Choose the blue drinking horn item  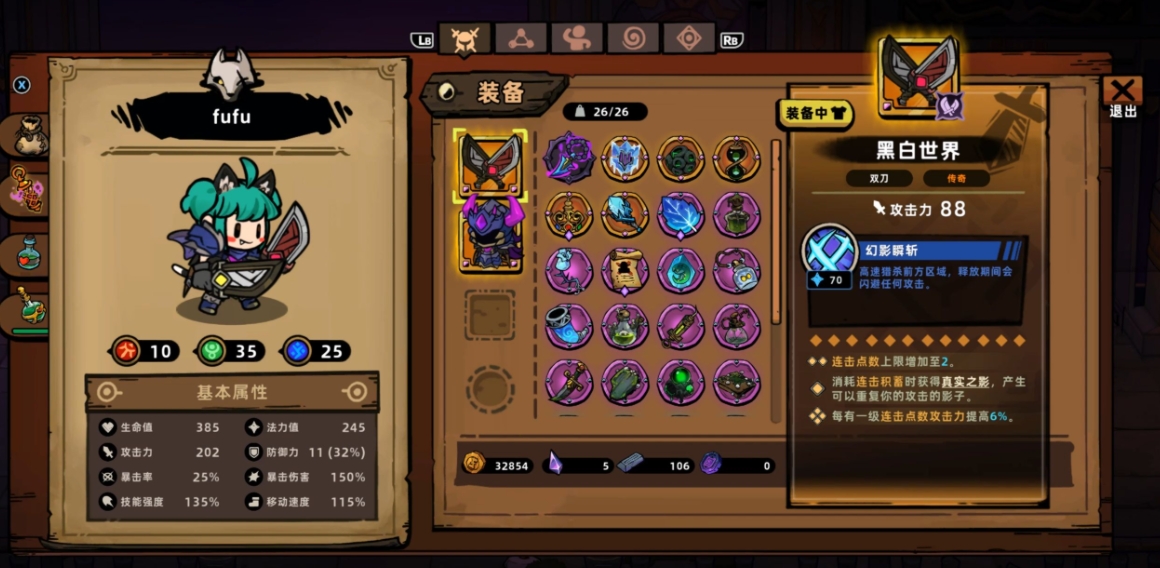569,326
